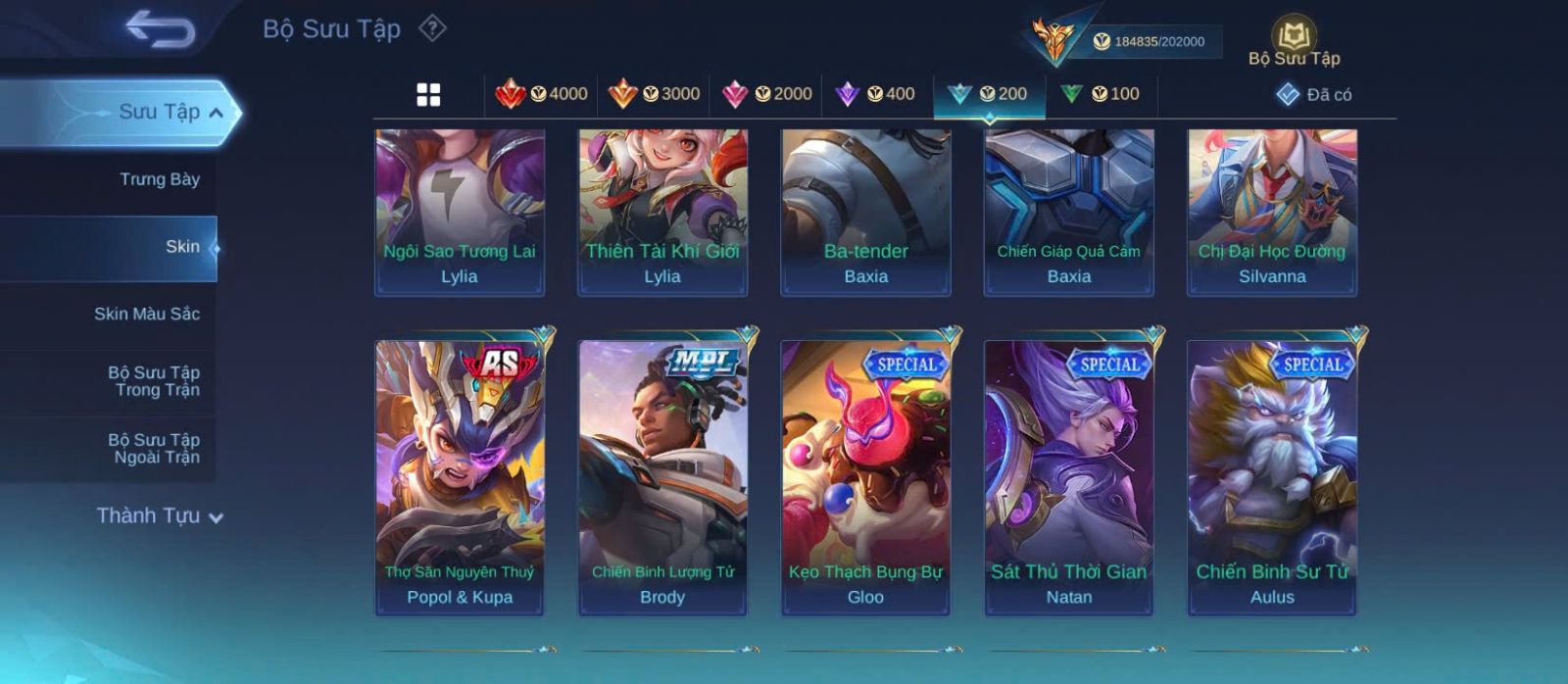The height and width of the screenshot is (684, 1568).
Task: Toggle the Đã có owned filter
Action: pos(1314,95)
